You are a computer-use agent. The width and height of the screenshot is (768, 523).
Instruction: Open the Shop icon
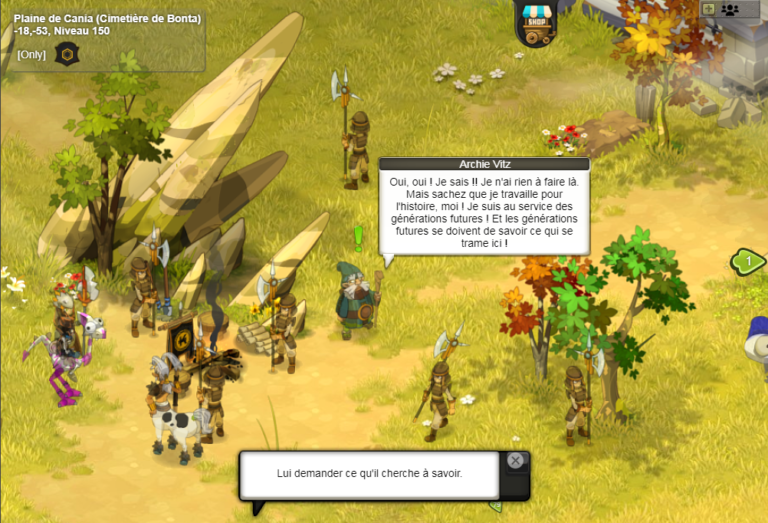(535, 24)
